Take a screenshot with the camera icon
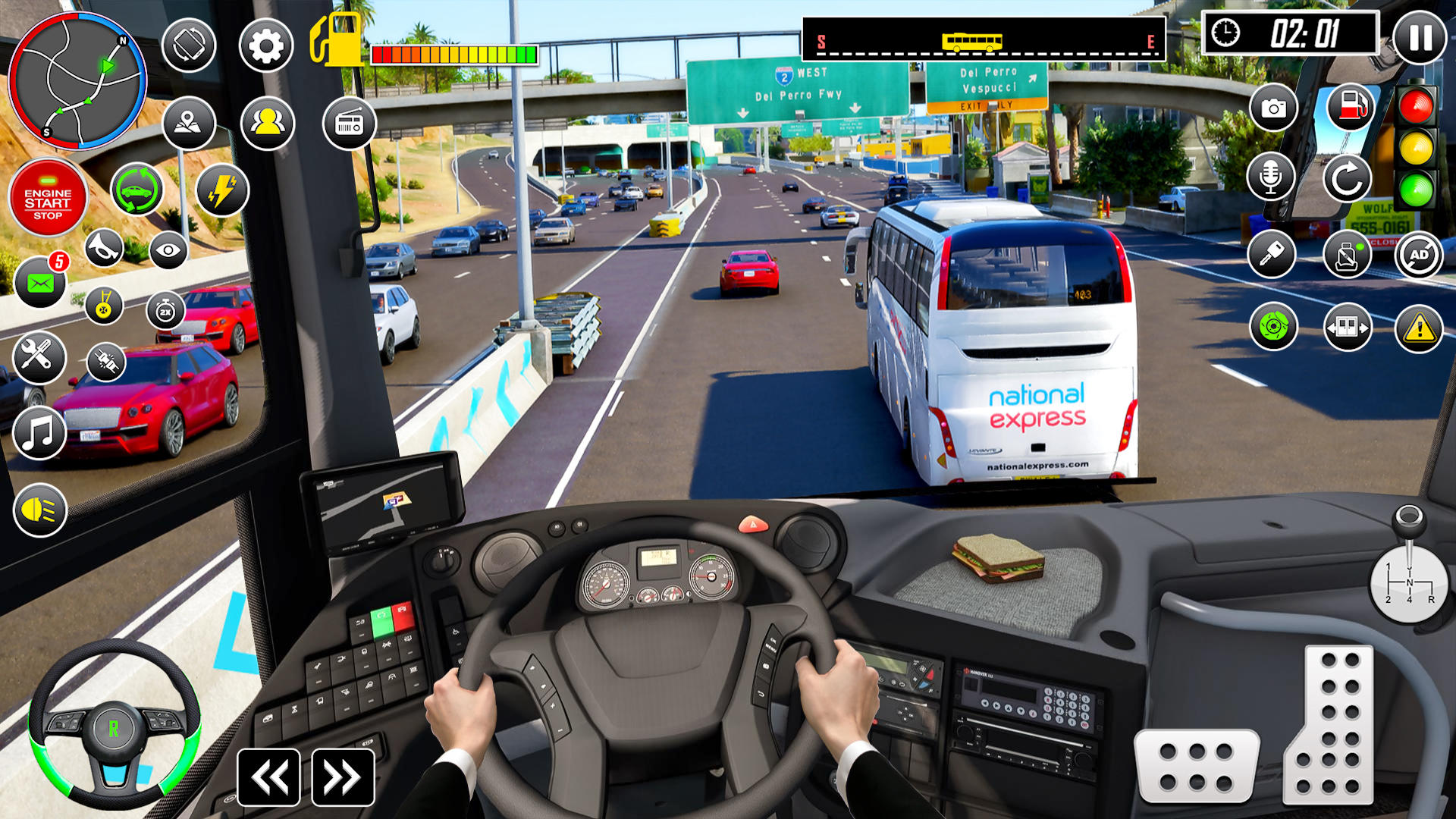The height and width of the screenshot is (819, 1456). [x=1272, y=108]
